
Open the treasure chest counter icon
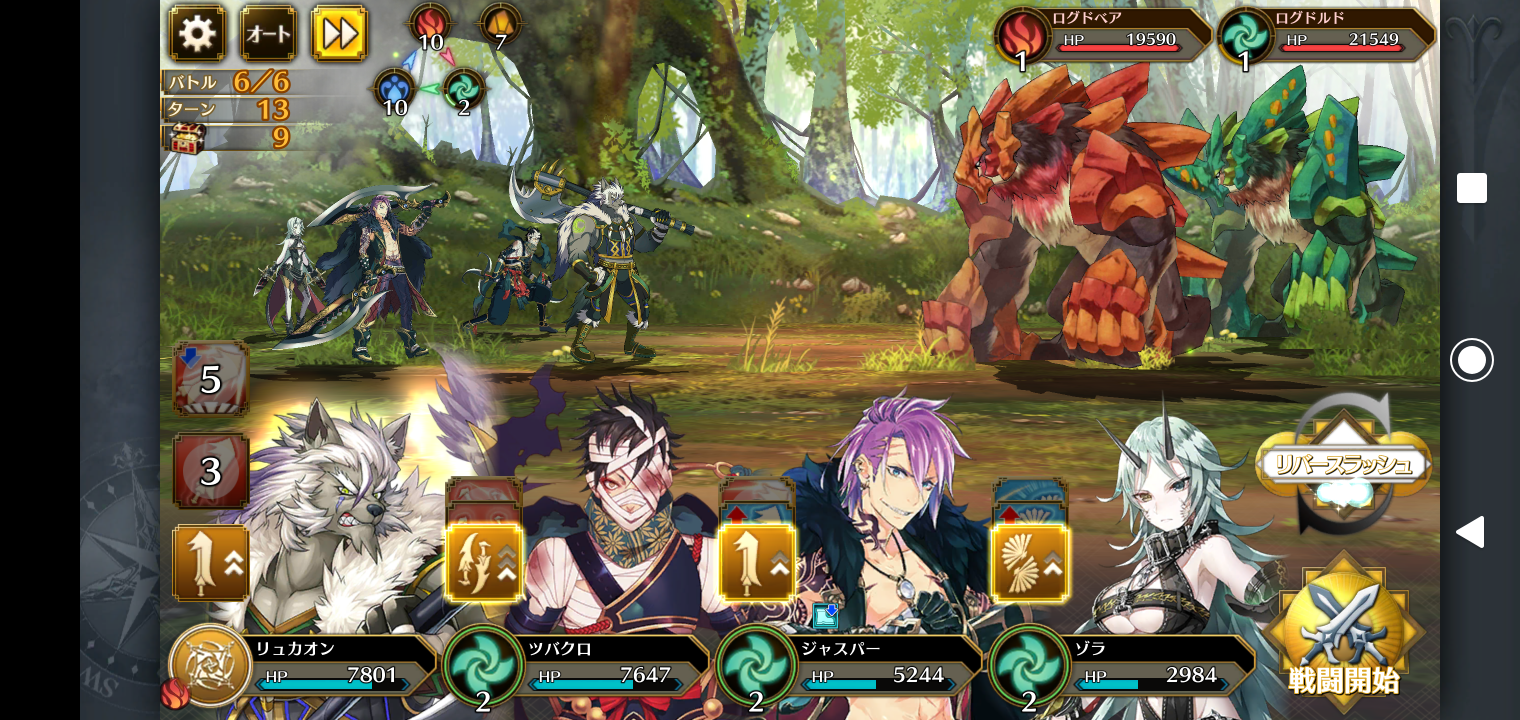point(186,137)
